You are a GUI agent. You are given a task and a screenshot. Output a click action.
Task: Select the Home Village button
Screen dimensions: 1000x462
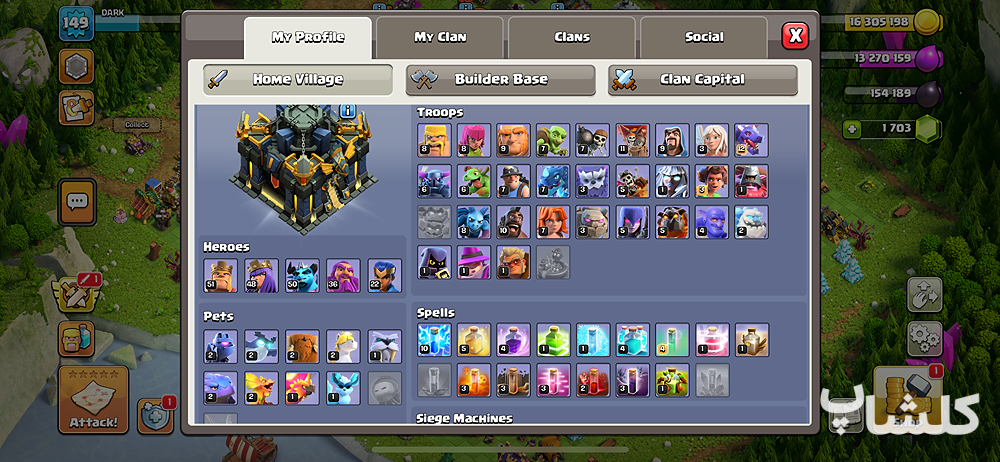click(298, 79)
